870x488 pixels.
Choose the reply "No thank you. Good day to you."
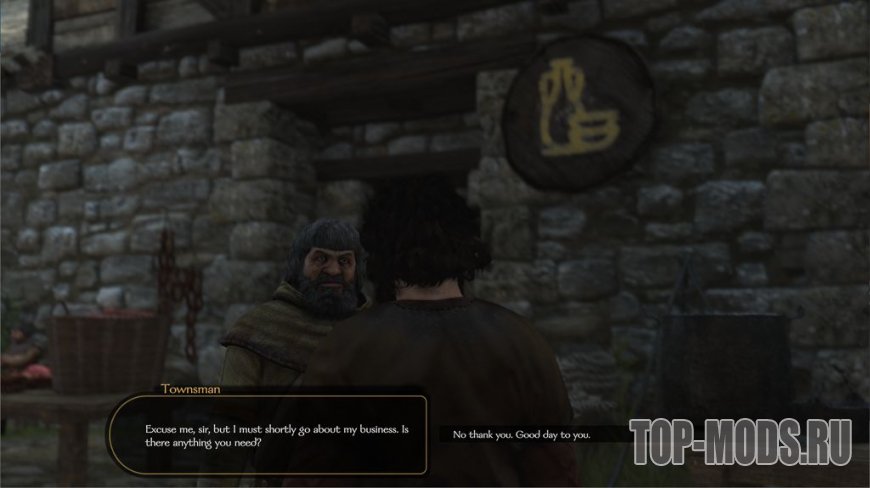coord(522,435)
